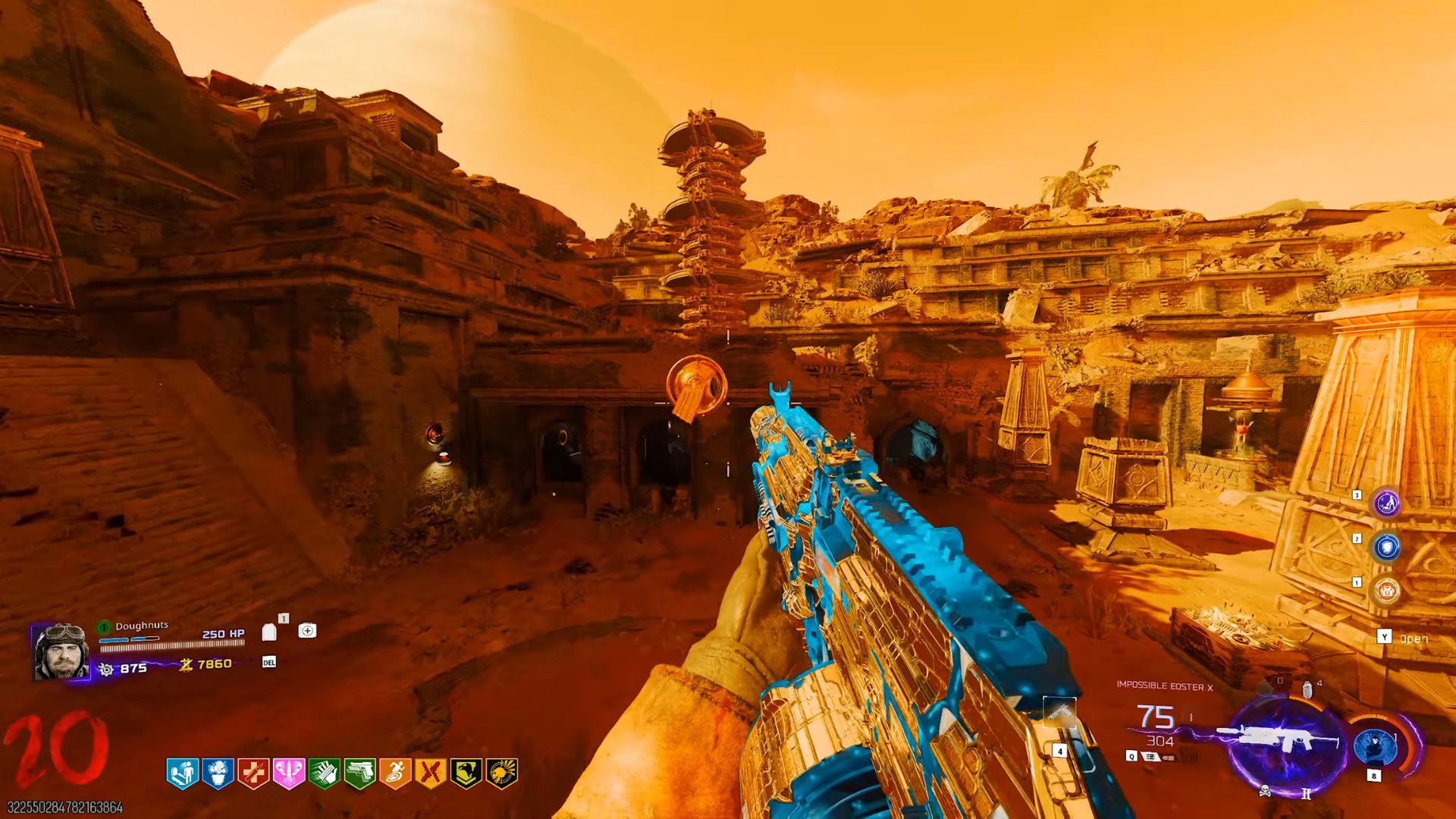Select the IMPOSSIBLE EOSTER X label
Screen dimensions: 1456x819
[1164, 685]
